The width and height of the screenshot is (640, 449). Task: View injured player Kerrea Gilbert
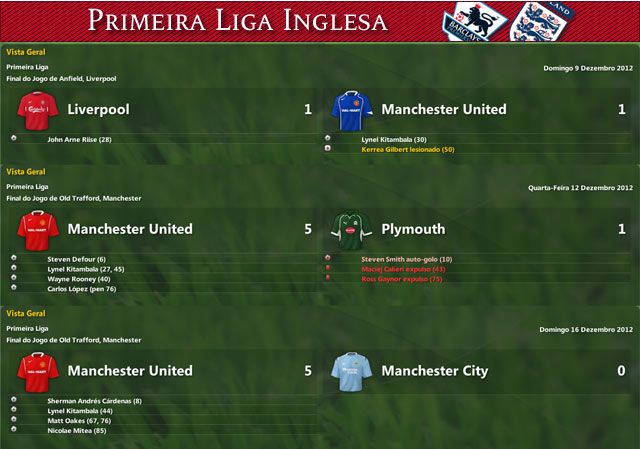(407, 149)
